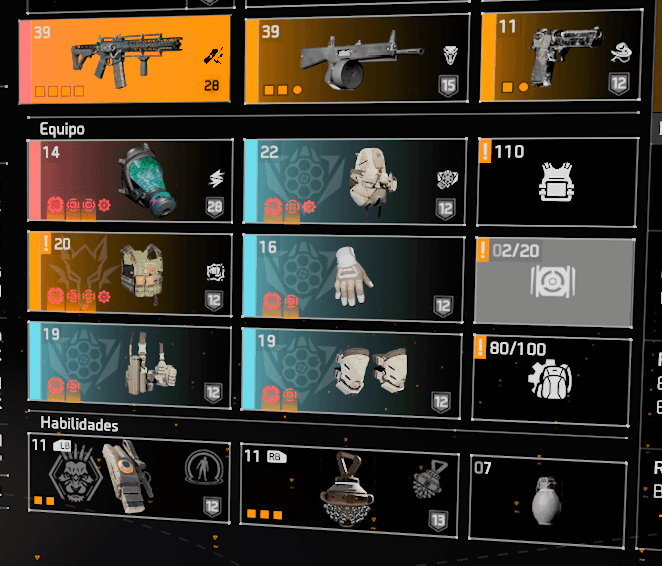Open the greyed slot showing 02/20
Image resolution: width=662 pixels, height=566 pixels.
pos(553,281)
